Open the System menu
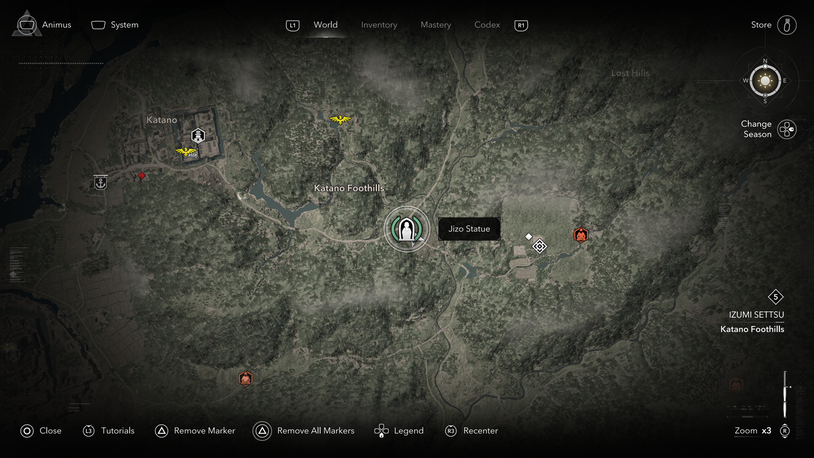The image size is (814, 458). pos(115,25)
